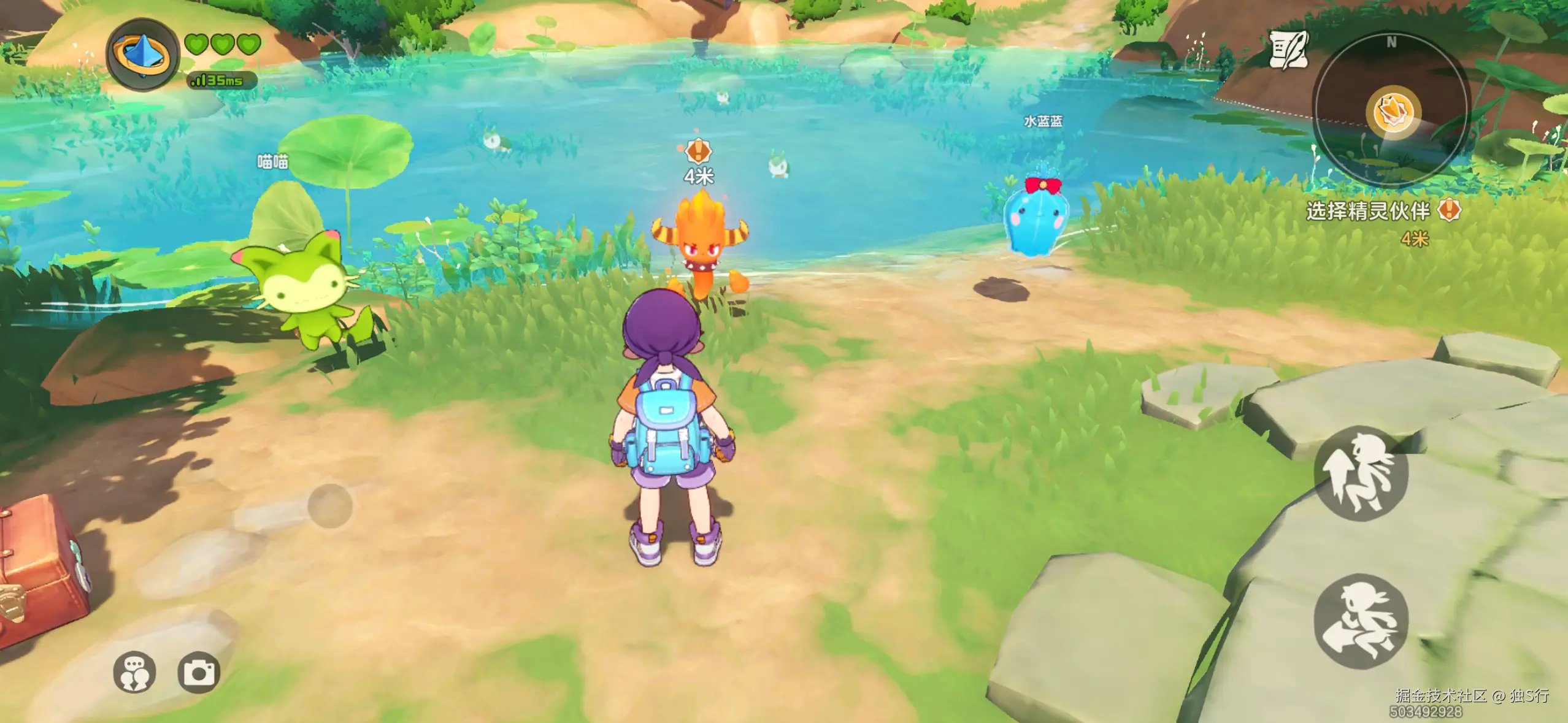
Task: Open the quest journal scroll icon
Action: coord(1288,49)
